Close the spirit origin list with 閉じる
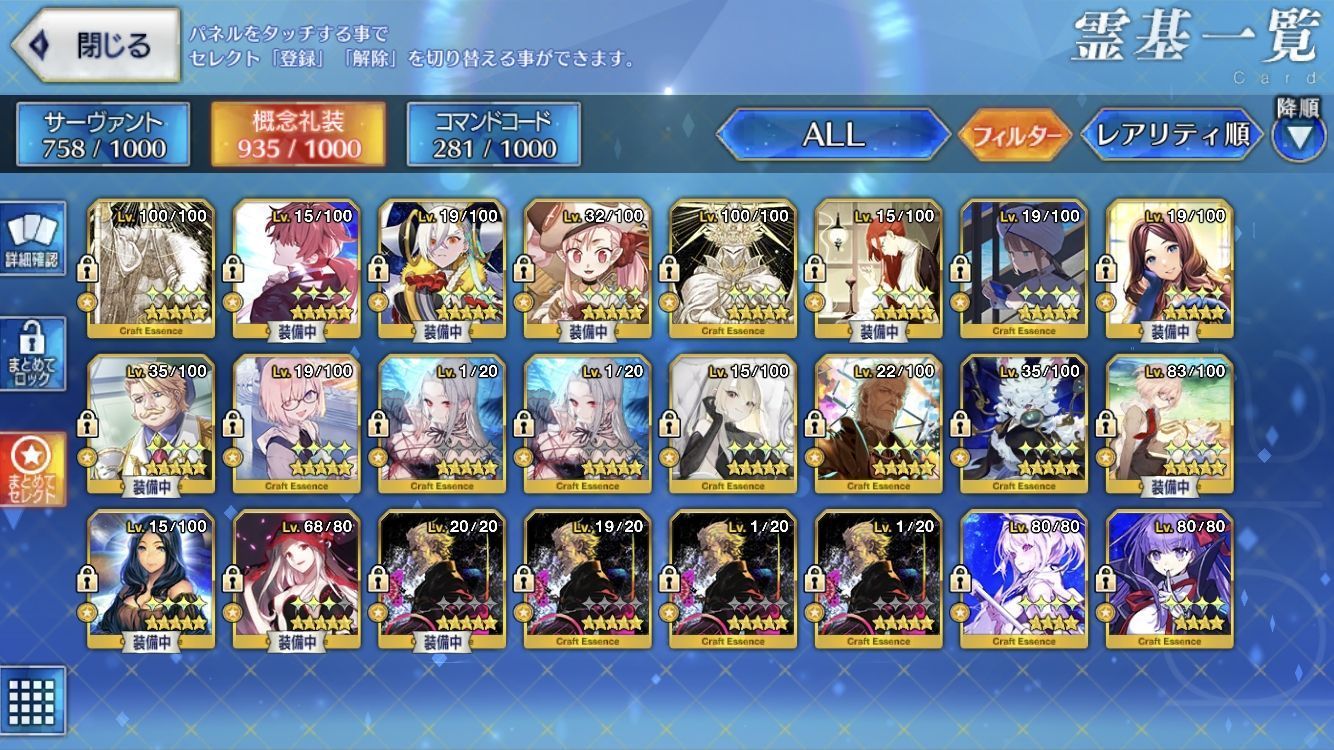The height and width of the screenshot is (750, 1334). tap(94, 45)
